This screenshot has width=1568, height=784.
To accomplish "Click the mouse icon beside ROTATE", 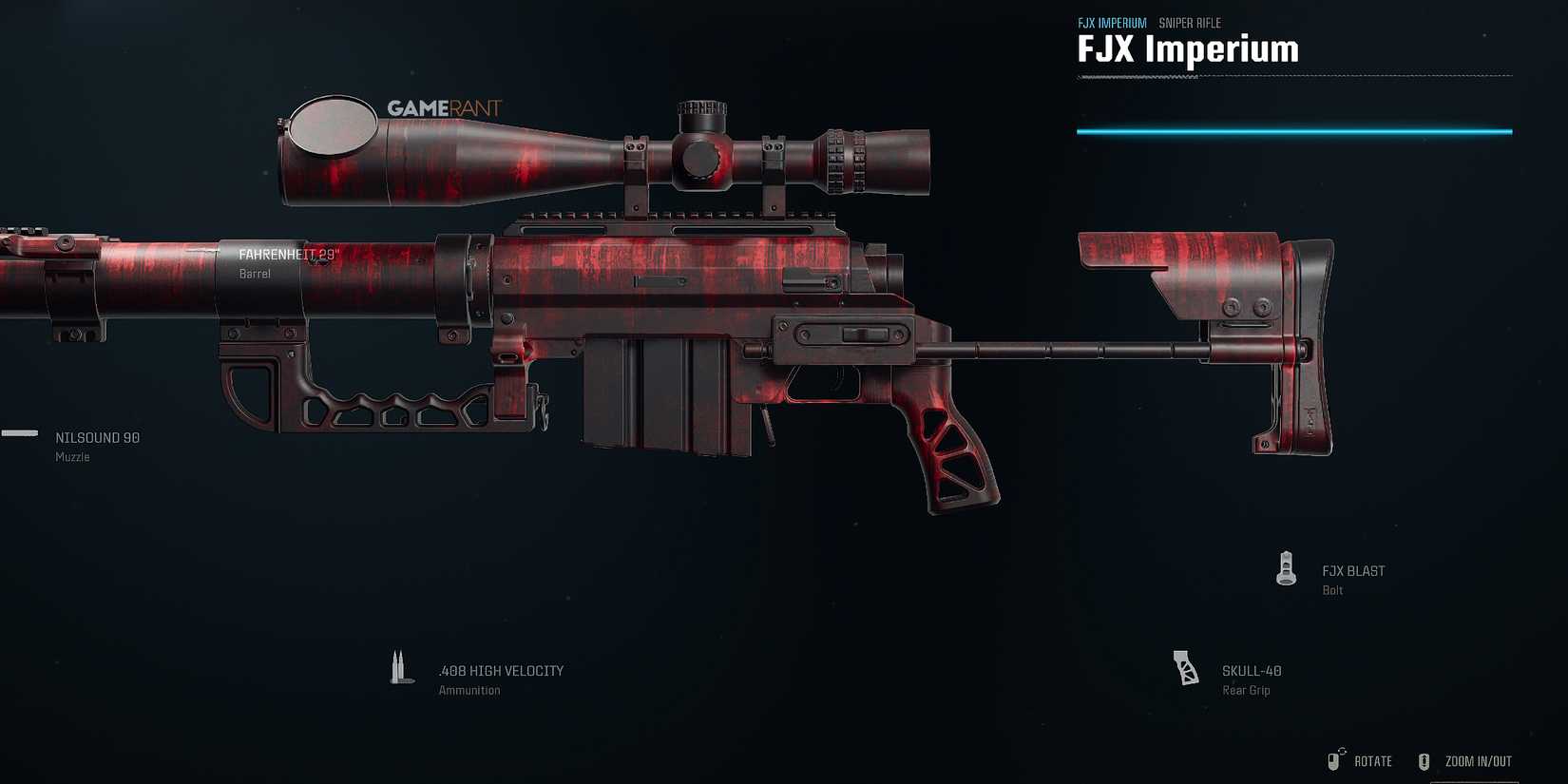I will coord(1334,760).
